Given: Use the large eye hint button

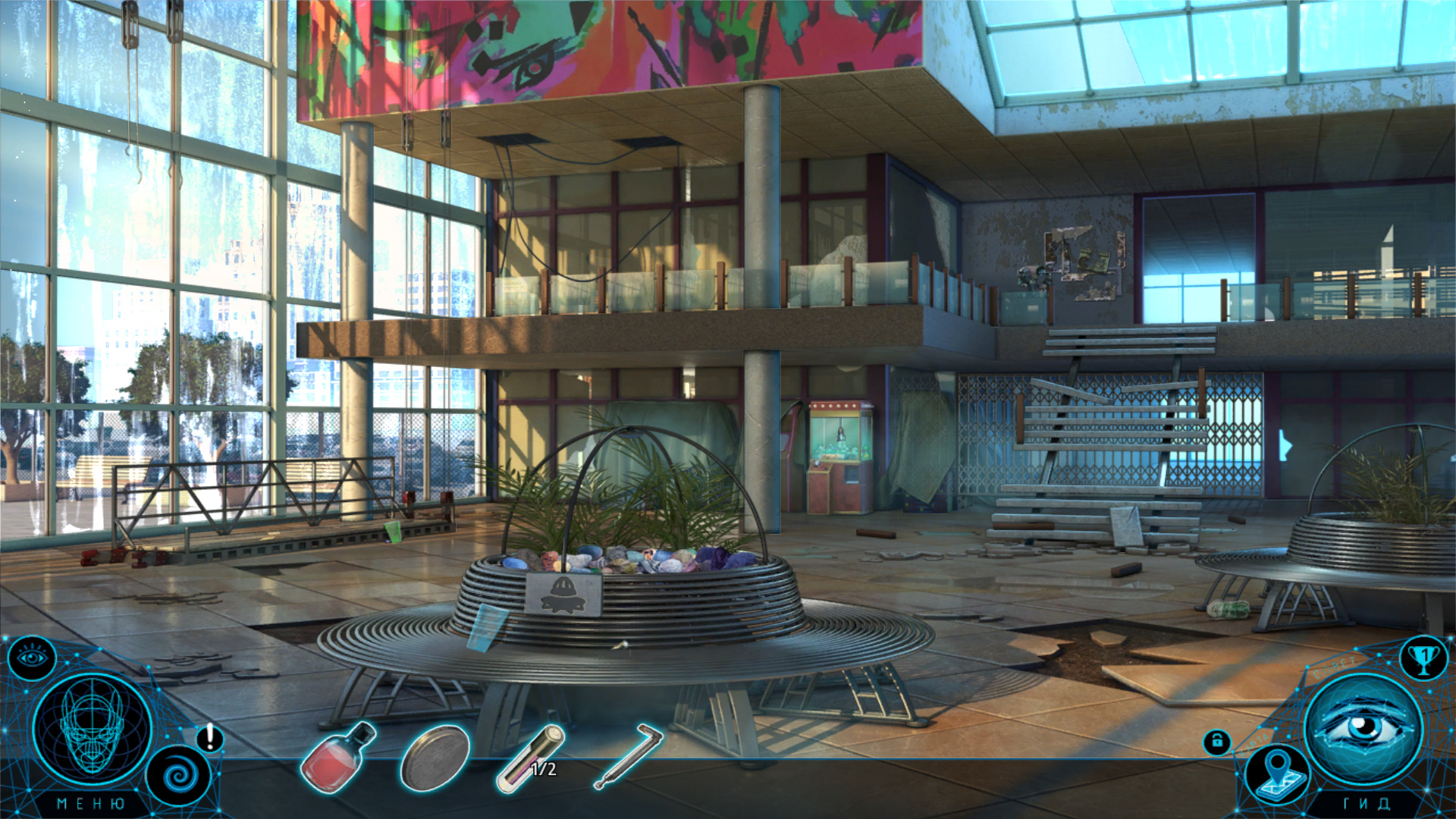Looking at the screenshot, I should (1363, 727).
